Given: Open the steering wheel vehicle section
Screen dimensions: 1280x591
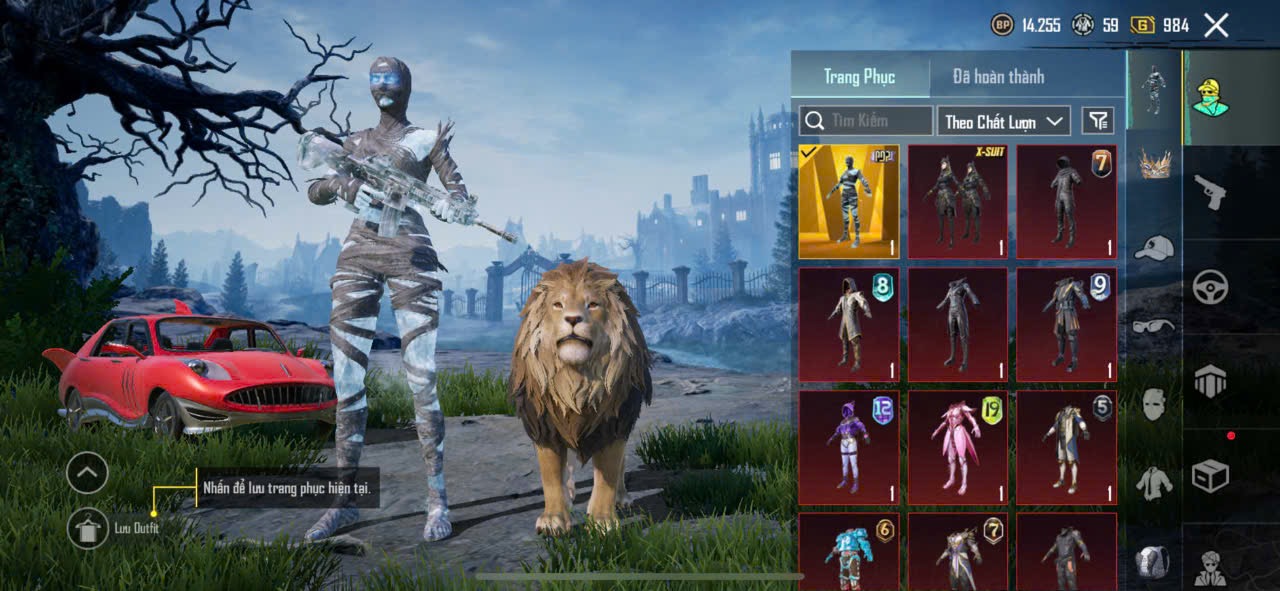Looking at the screenshot, I should coord(1210,287).
